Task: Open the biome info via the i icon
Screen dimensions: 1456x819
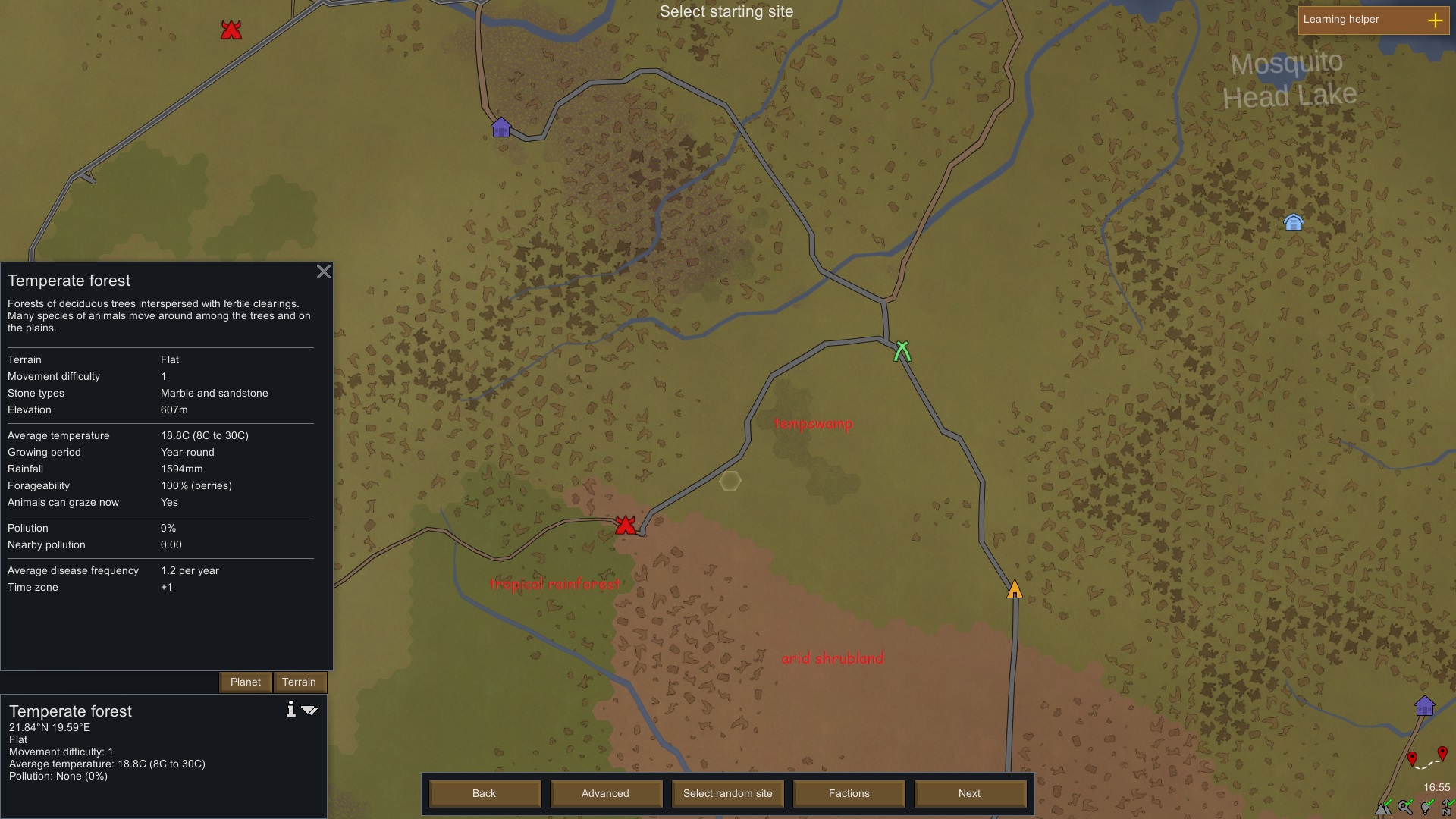Action: click(291, 710)
